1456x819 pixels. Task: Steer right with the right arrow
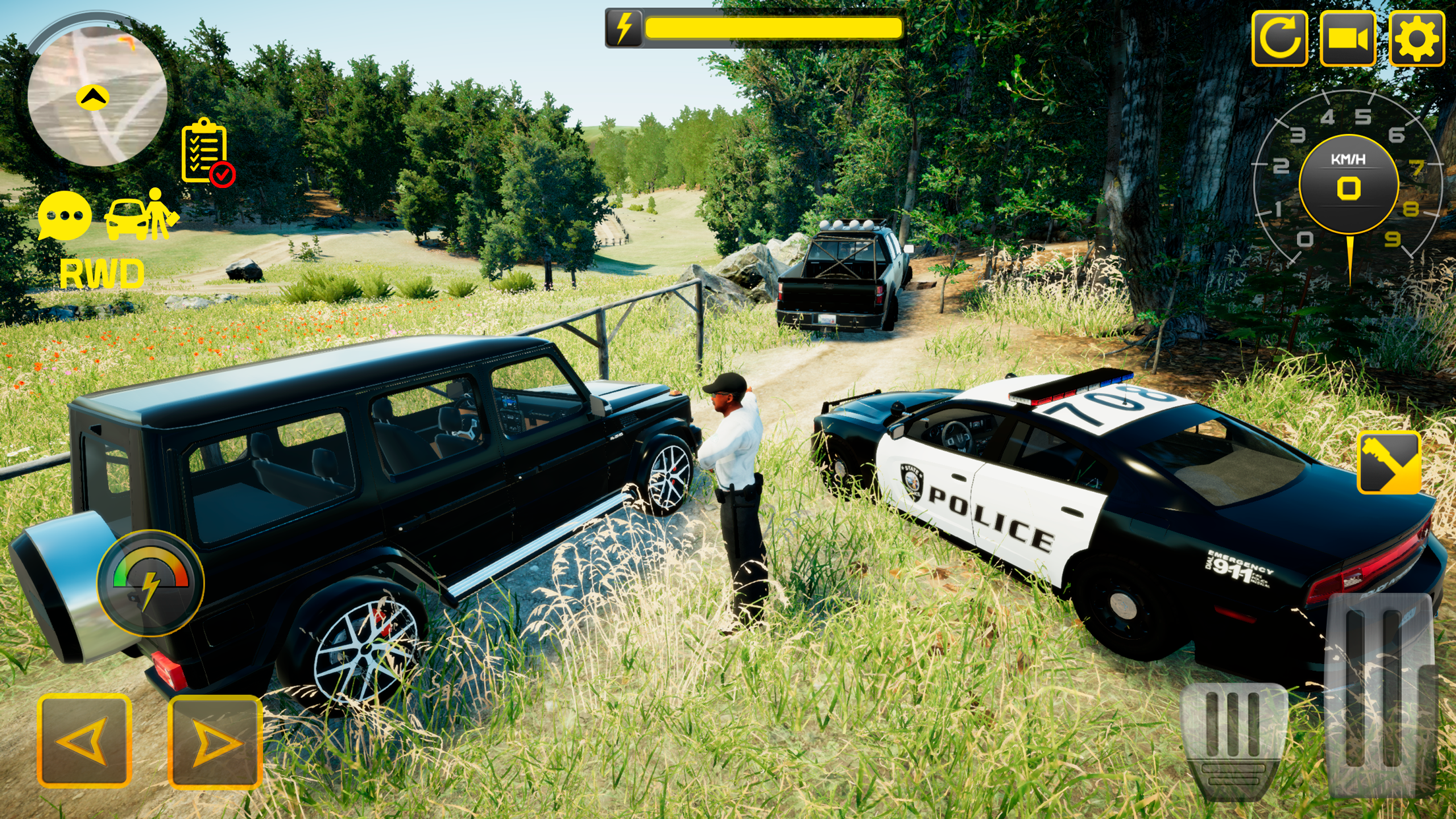215,741
